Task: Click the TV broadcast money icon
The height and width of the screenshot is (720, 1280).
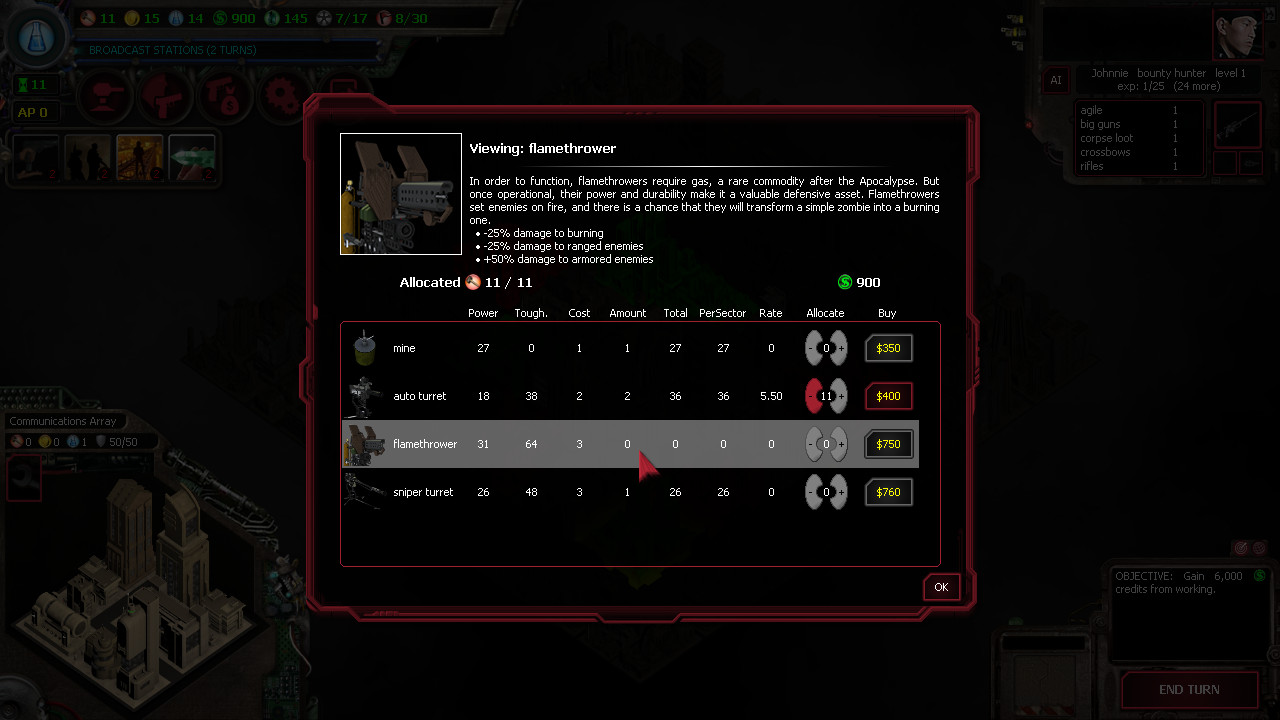Action: 225,97
